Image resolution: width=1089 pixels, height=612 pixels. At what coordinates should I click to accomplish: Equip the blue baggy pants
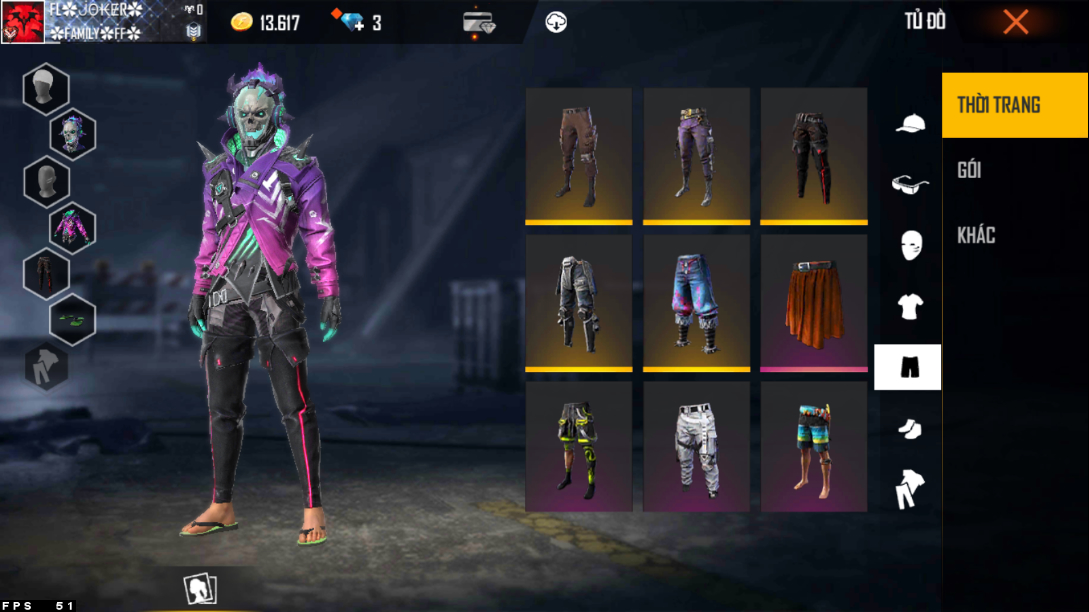tap(696, 302)
